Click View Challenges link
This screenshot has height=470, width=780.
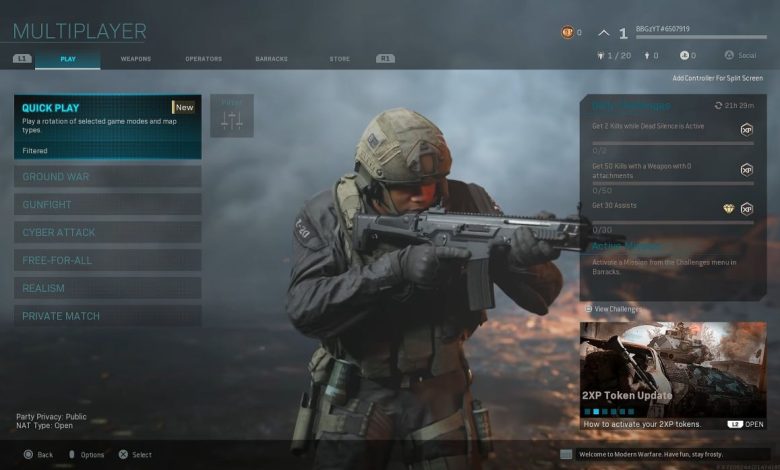point(616,310)
